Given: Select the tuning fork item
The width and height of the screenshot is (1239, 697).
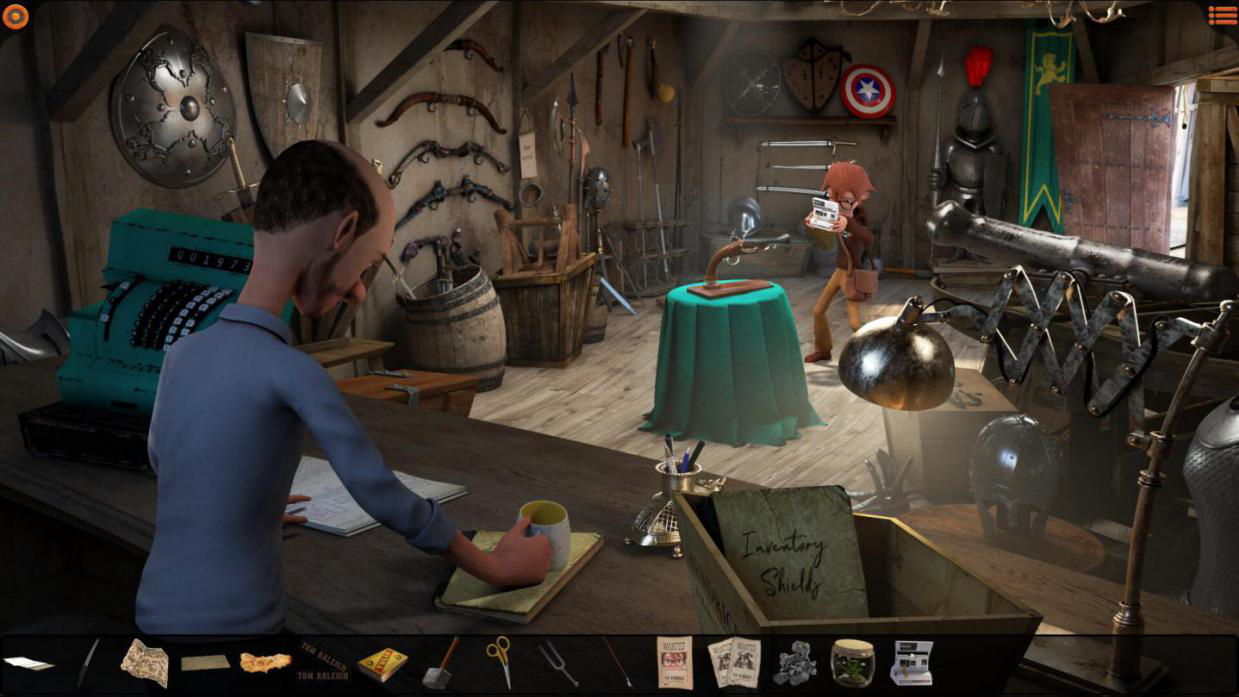Looking at the screenshot, I should [x=557, y=662].
